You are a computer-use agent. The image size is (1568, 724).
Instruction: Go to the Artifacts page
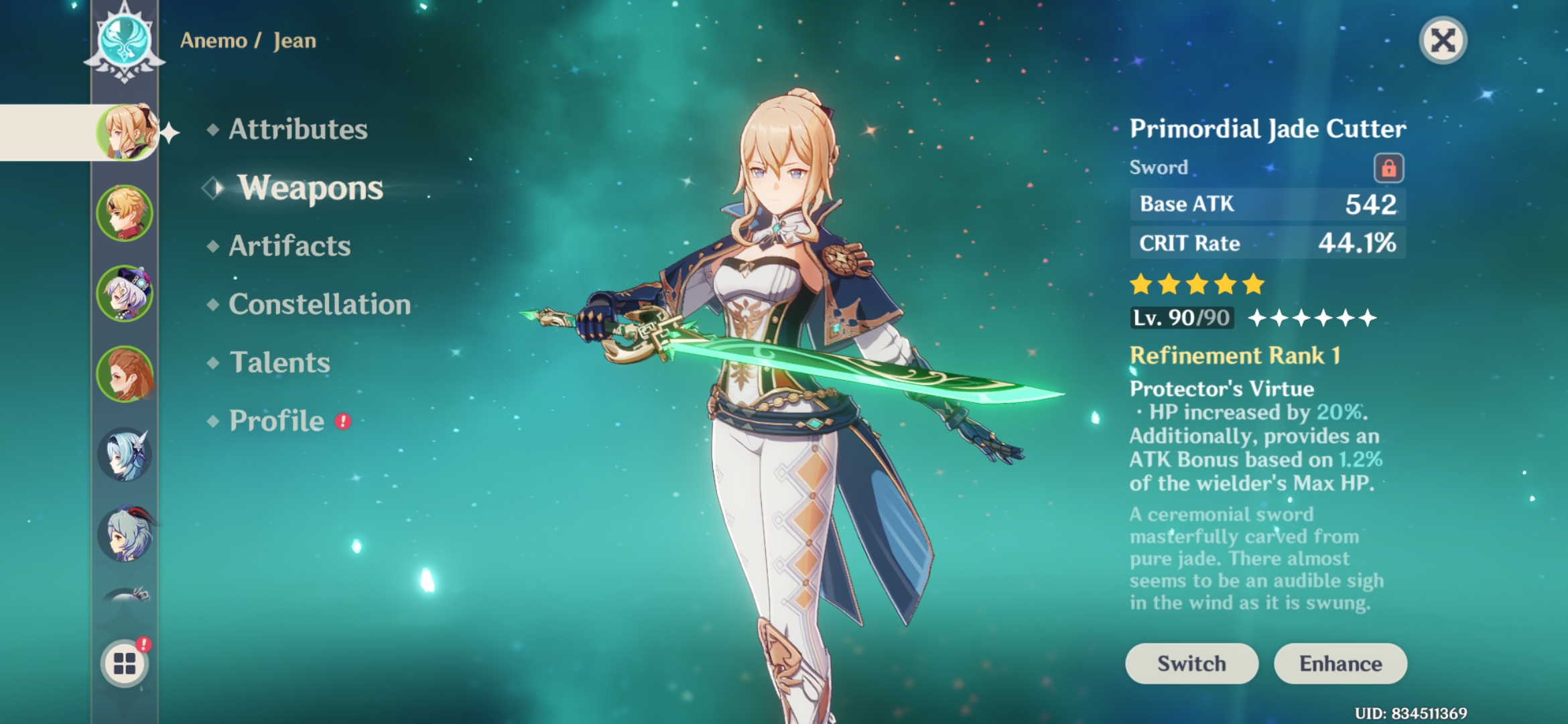[x=289, y=246]
